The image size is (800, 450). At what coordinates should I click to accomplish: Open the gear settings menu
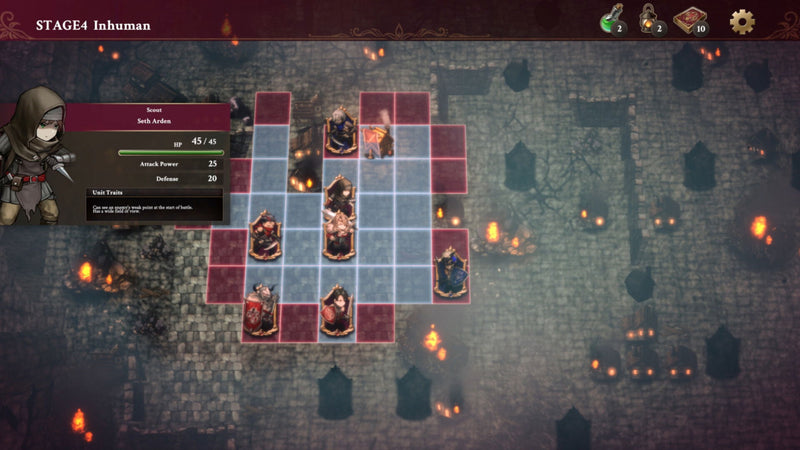tap(742, 21)
